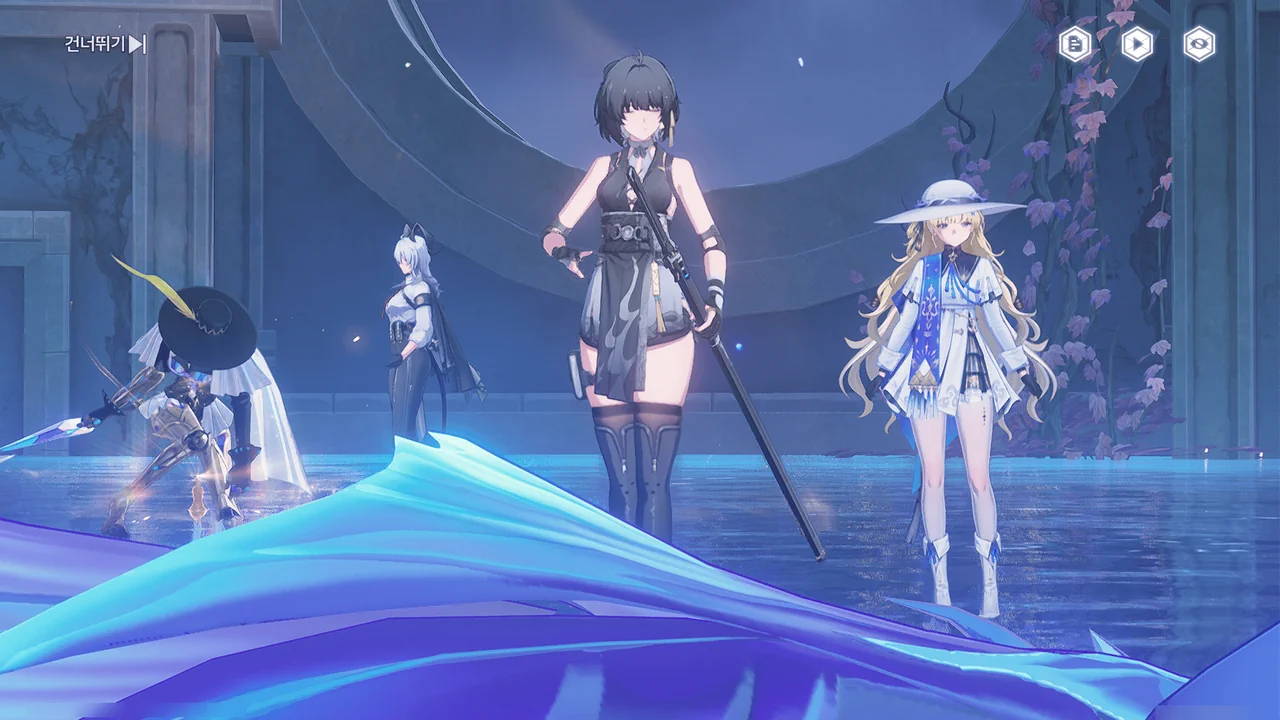Hide the interface with the crossed-eye icon
Viewport: 1280px width, 720px height.
click(x=1199, y=44)
